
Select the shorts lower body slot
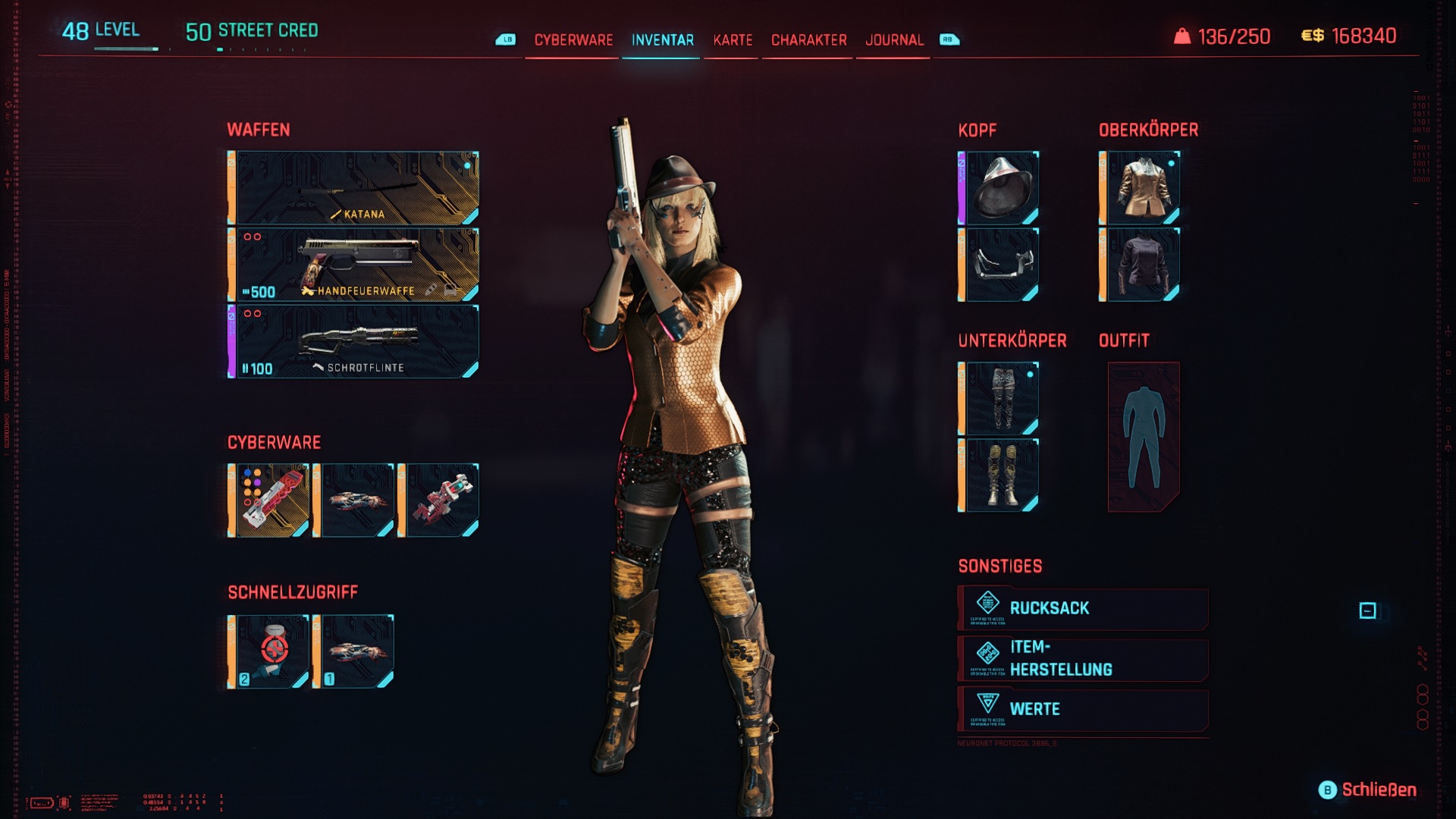tap(999, 398)
